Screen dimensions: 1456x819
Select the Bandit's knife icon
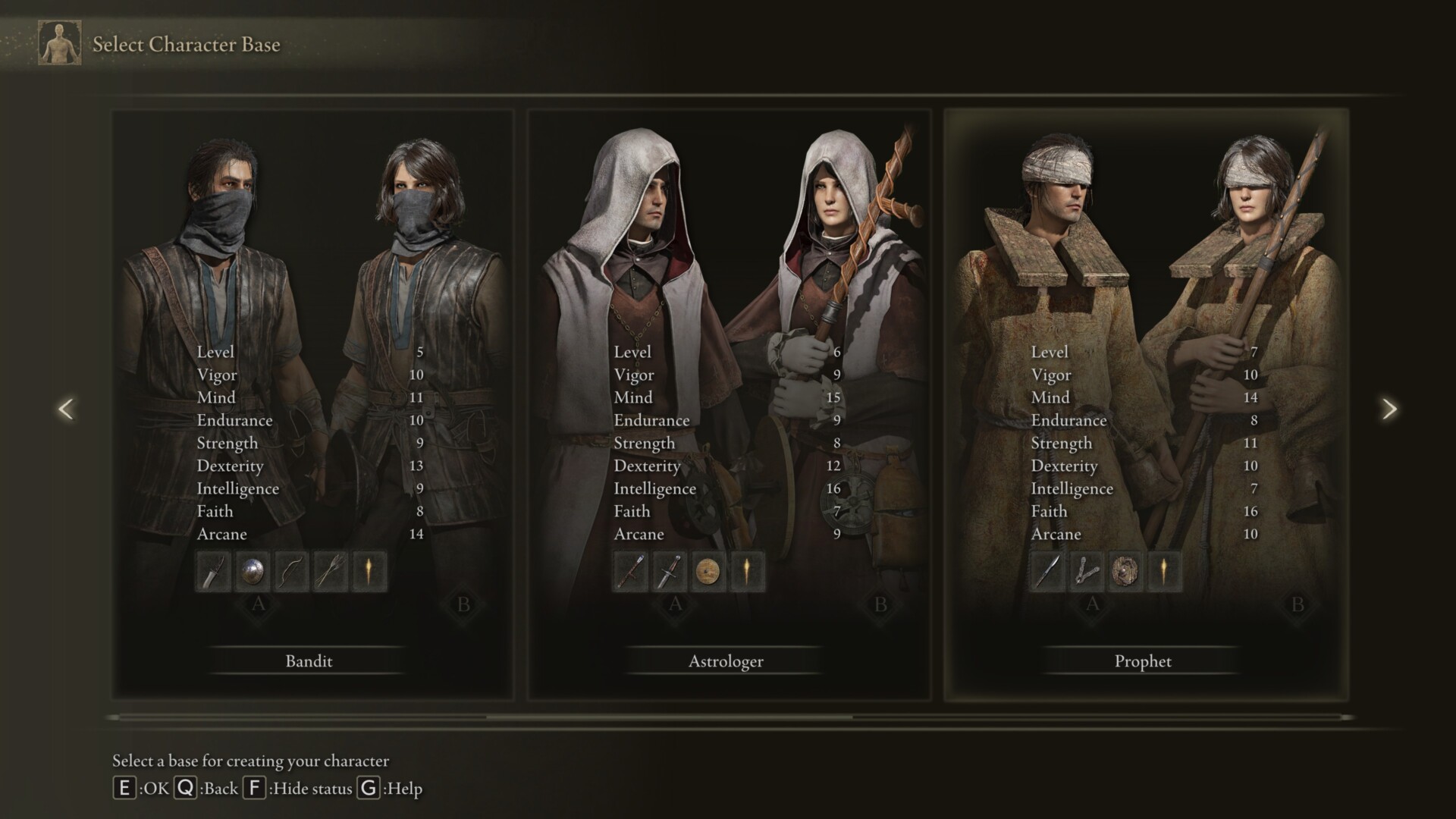click(x=213, y=571)
